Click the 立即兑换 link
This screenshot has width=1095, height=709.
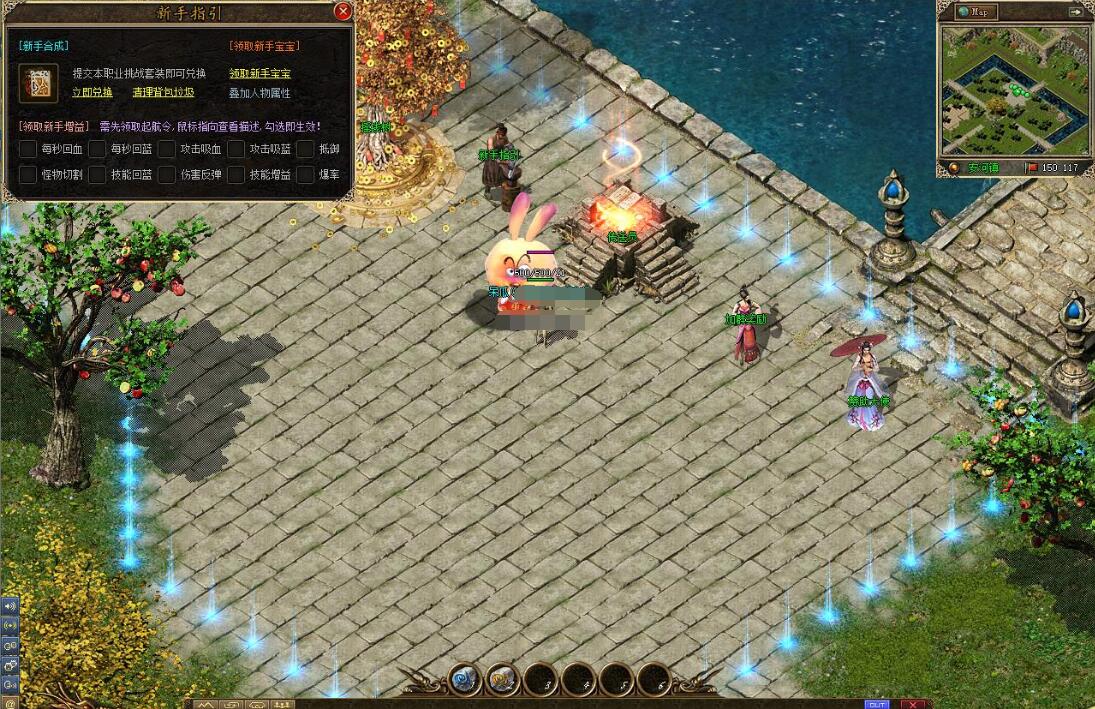point(92,92)
